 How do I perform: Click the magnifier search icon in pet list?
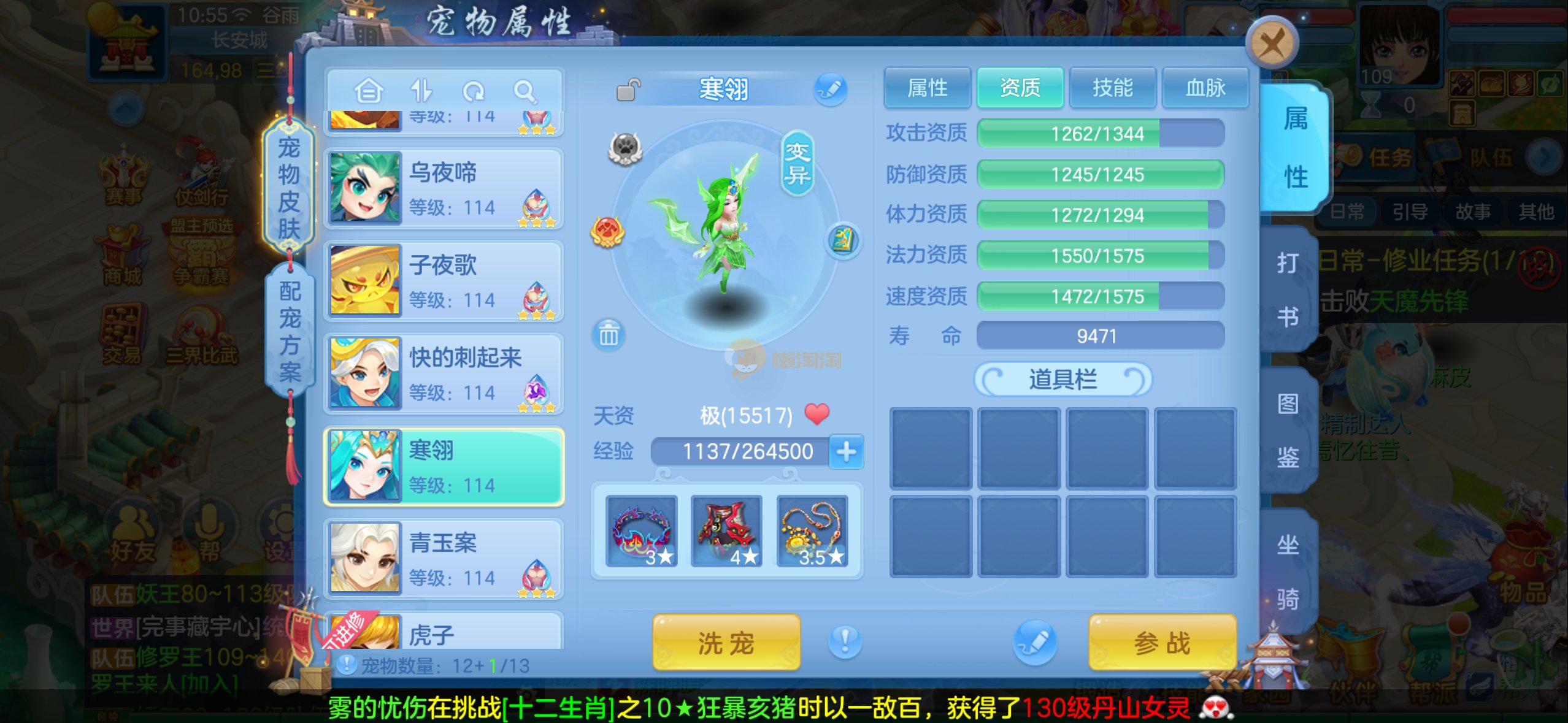click(525, 92)
